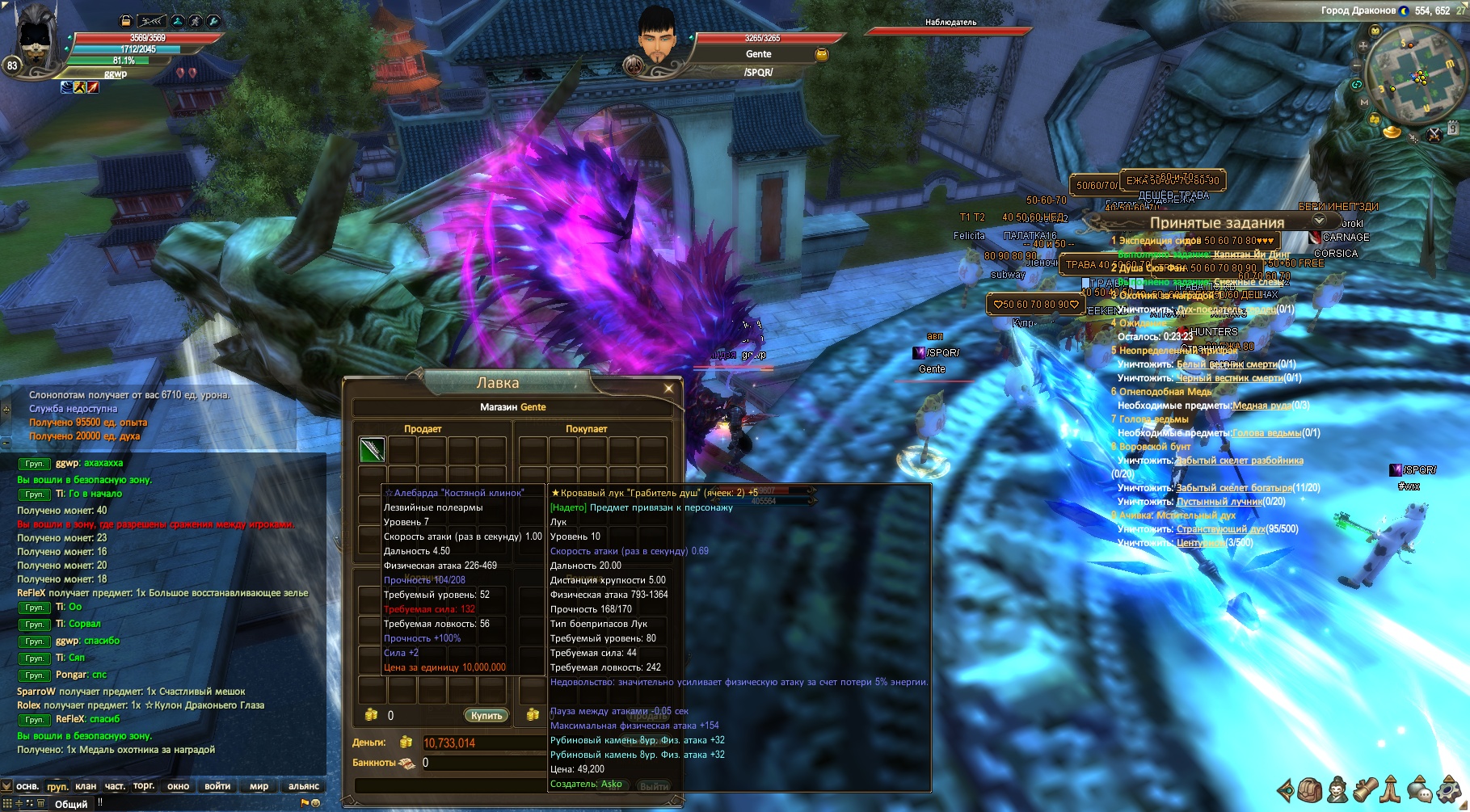1470x812 pixels.
Task: Open the торг. trade chat tab
Action: (x=144, y=786)
